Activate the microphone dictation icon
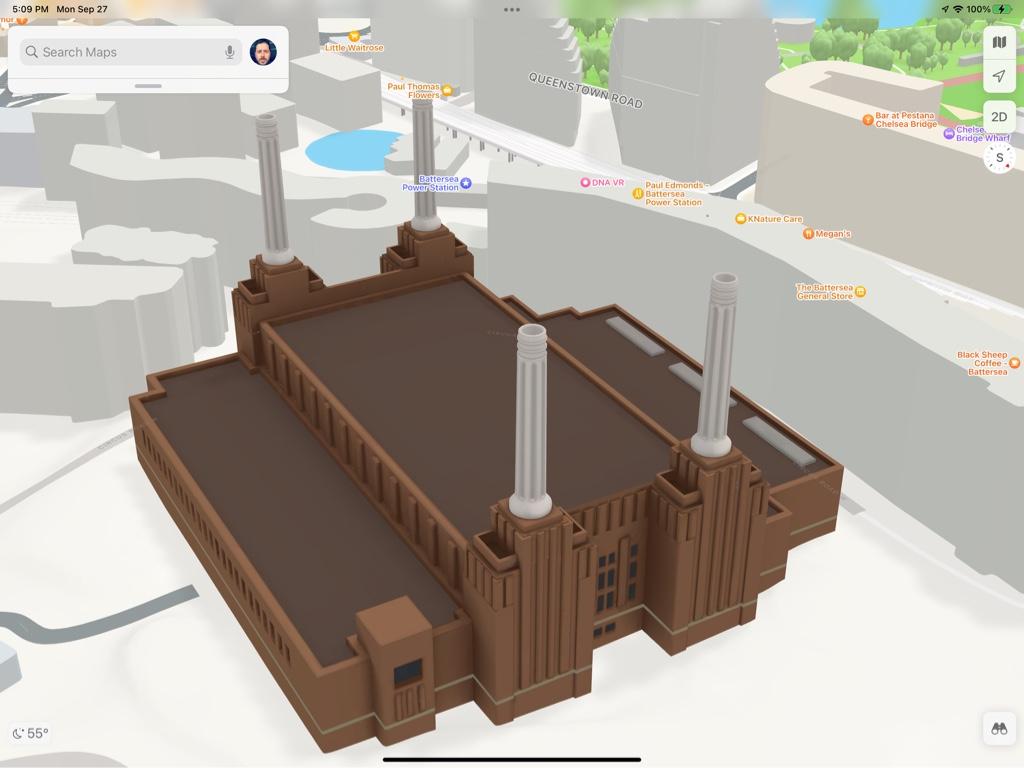The image size is (1024, 768). pyautogui.click(x=230, y=52)
